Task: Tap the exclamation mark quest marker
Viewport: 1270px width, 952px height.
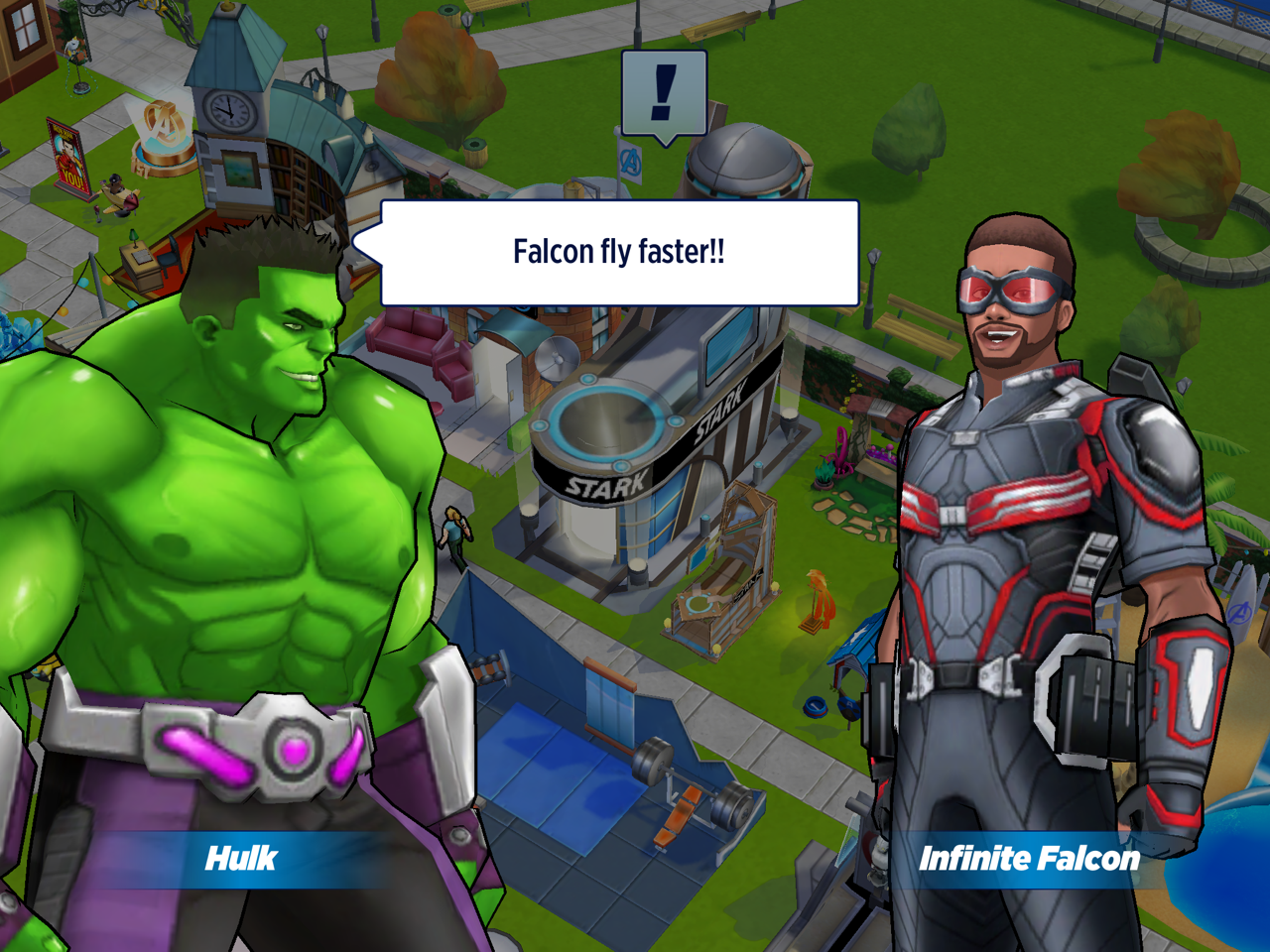Action: (x=664, y=93)
